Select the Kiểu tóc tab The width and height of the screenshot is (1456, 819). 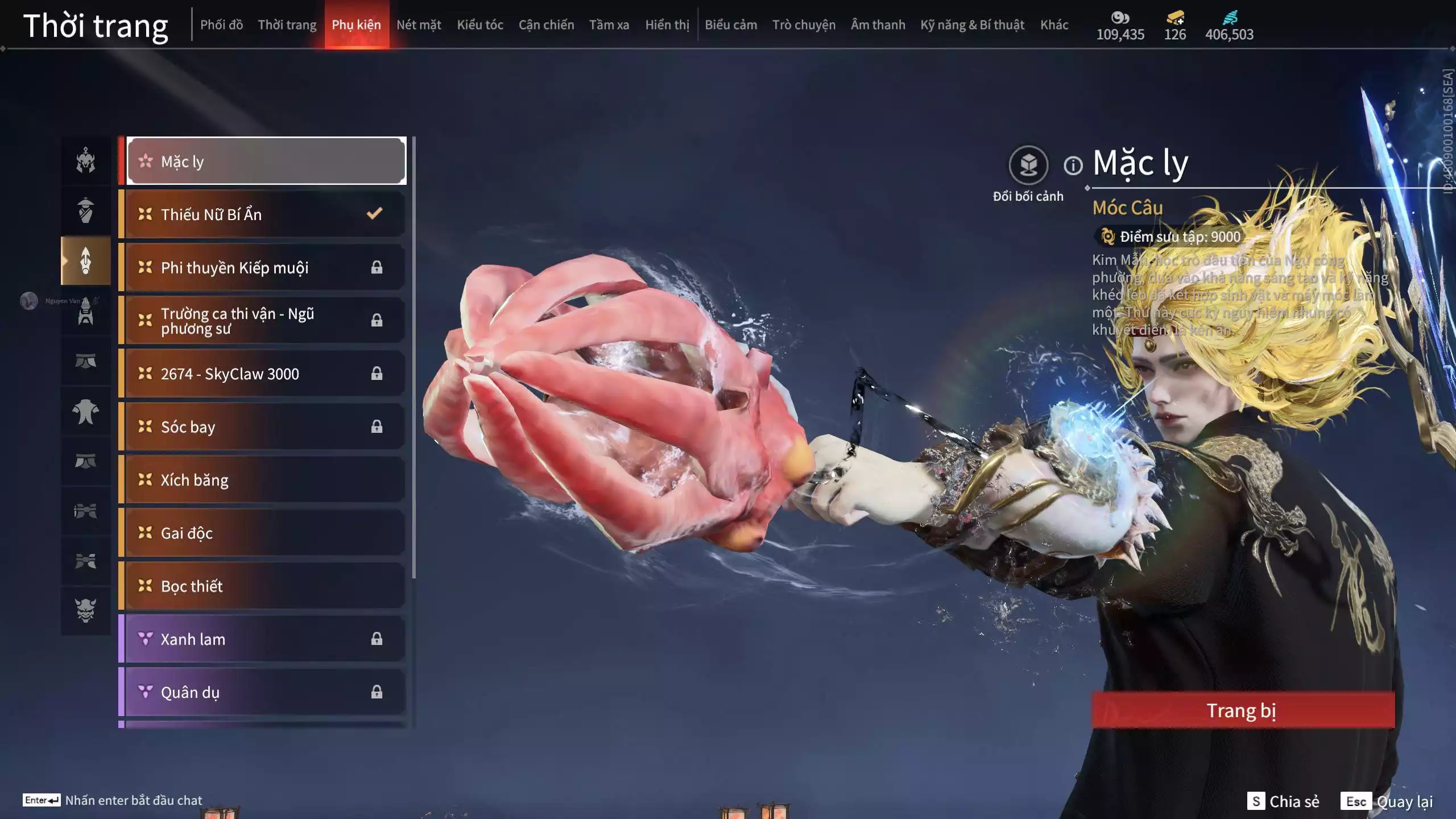coord(480,25)
